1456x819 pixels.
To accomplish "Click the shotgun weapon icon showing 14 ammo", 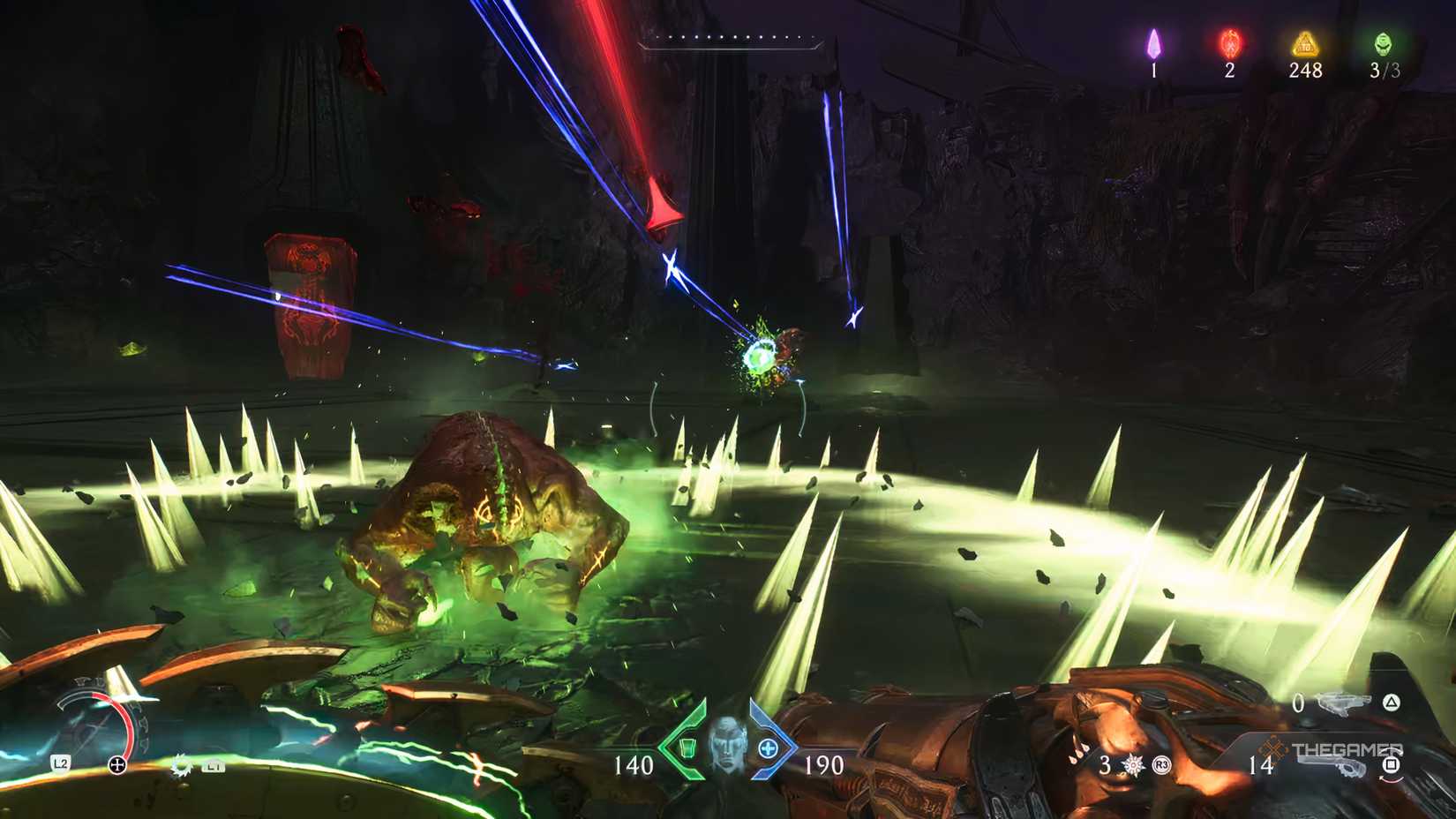I will coord(1332,767).
